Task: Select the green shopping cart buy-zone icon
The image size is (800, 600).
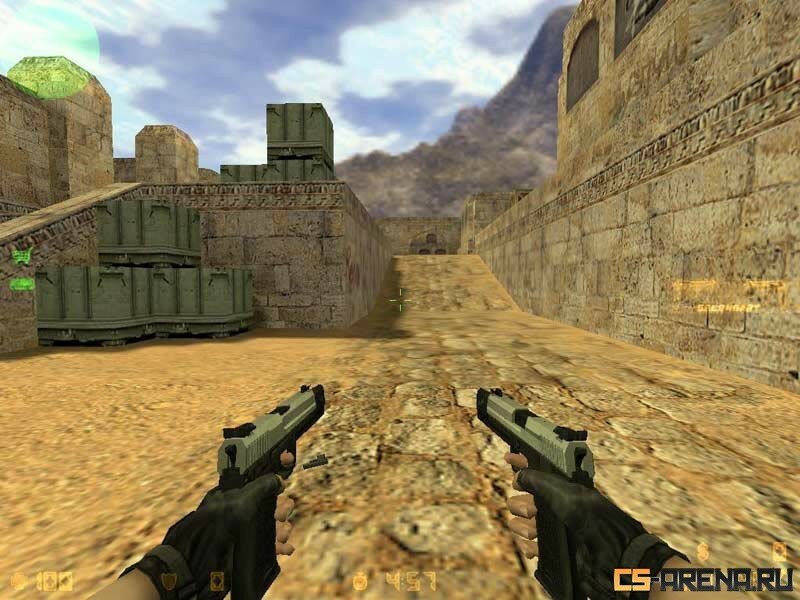Action: click(x=21, y=256)
